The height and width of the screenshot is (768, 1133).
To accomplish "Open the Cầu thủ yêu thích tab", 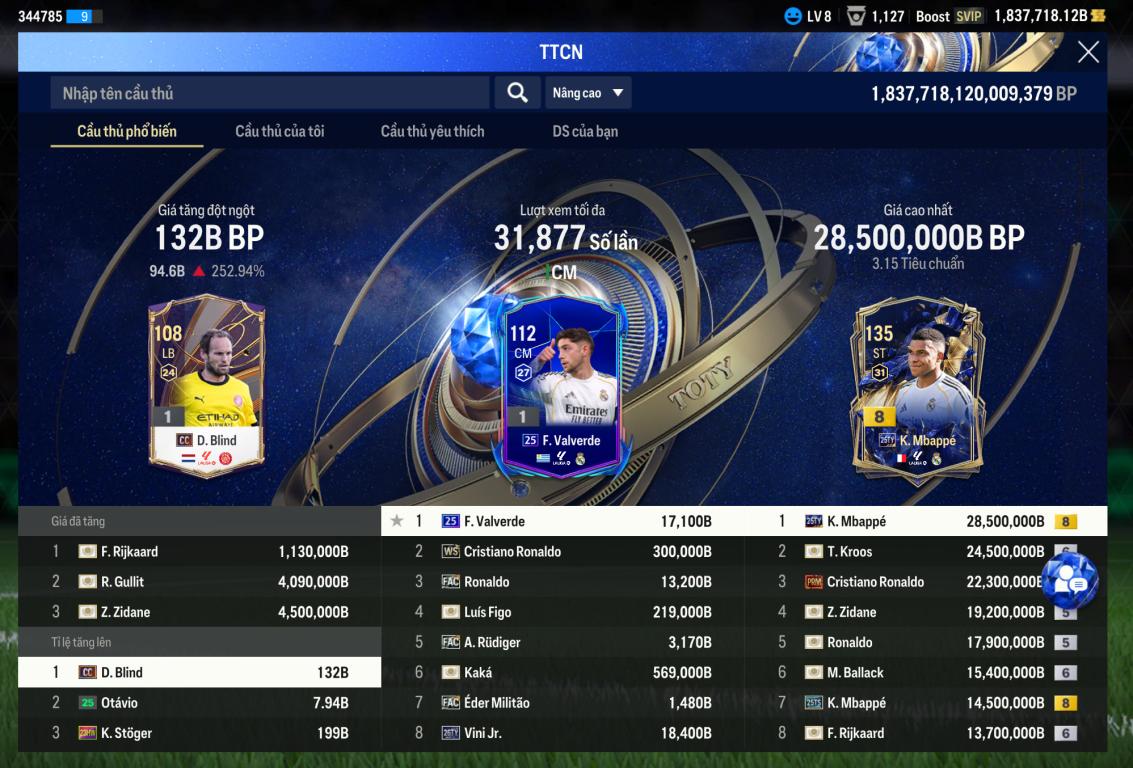I will point(432,131).
